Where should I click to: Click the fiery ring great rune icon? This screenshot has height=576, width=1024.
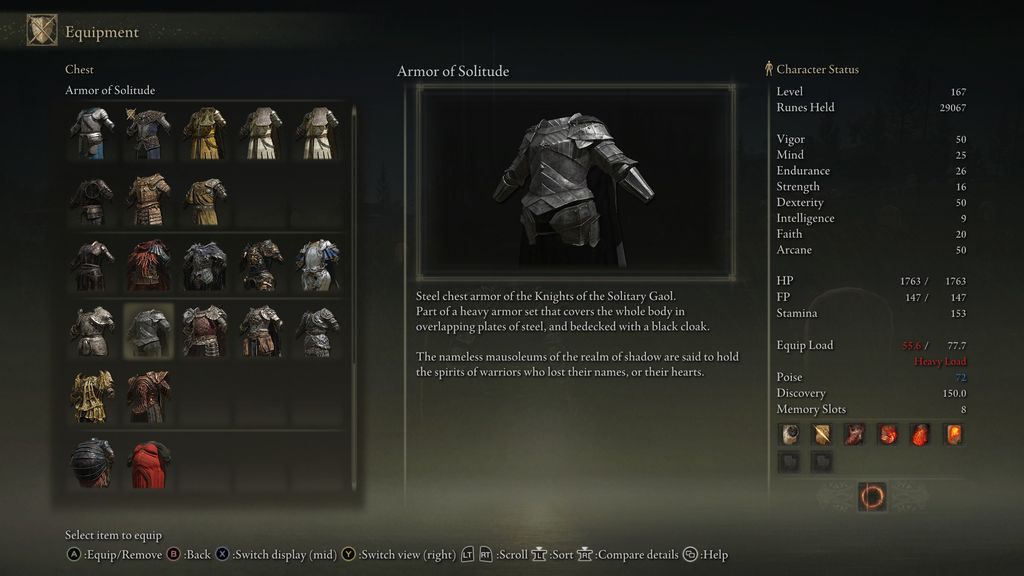click(872, 496)
